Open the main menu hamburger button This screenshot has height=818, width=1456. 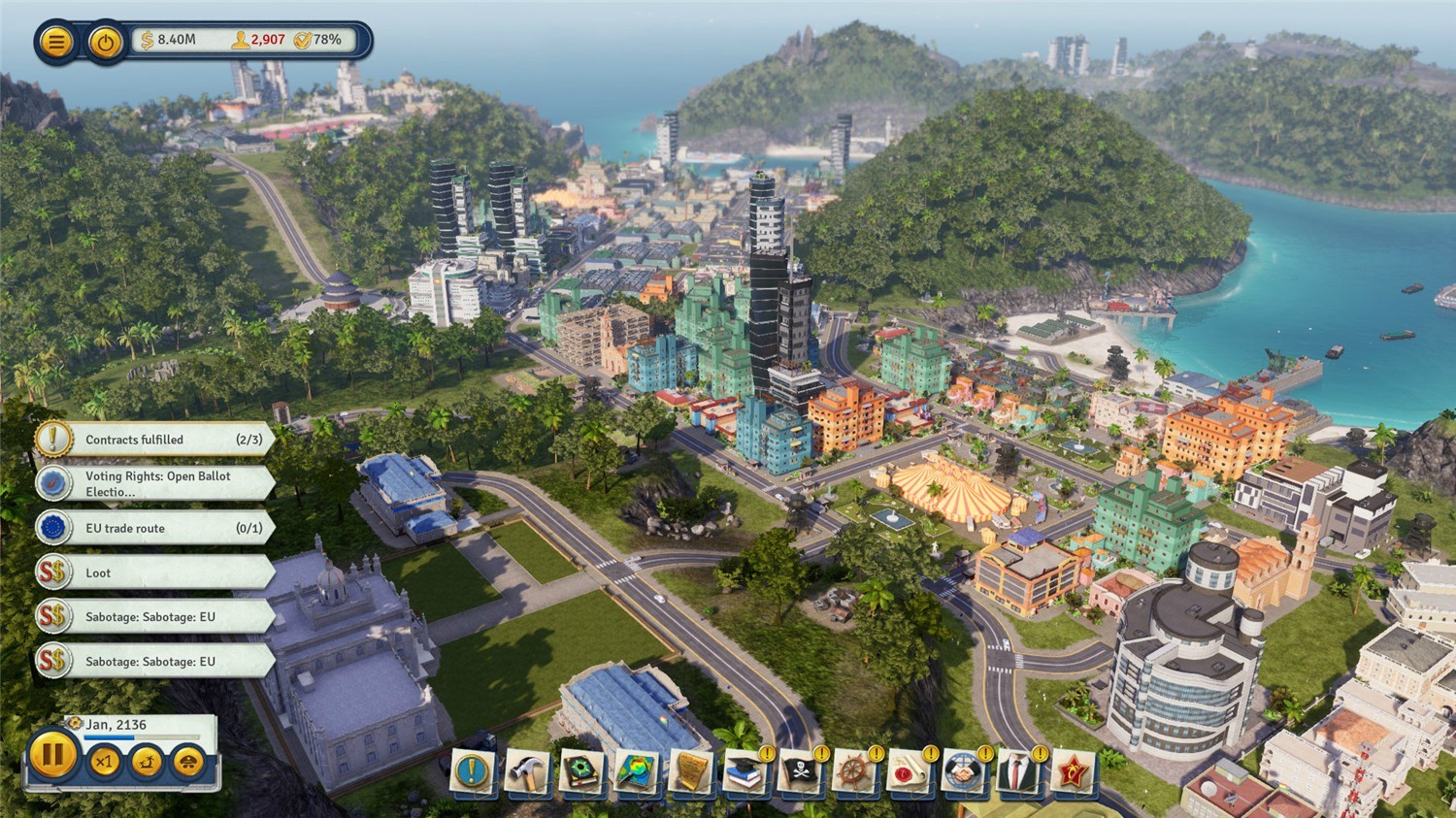point(56,41)
